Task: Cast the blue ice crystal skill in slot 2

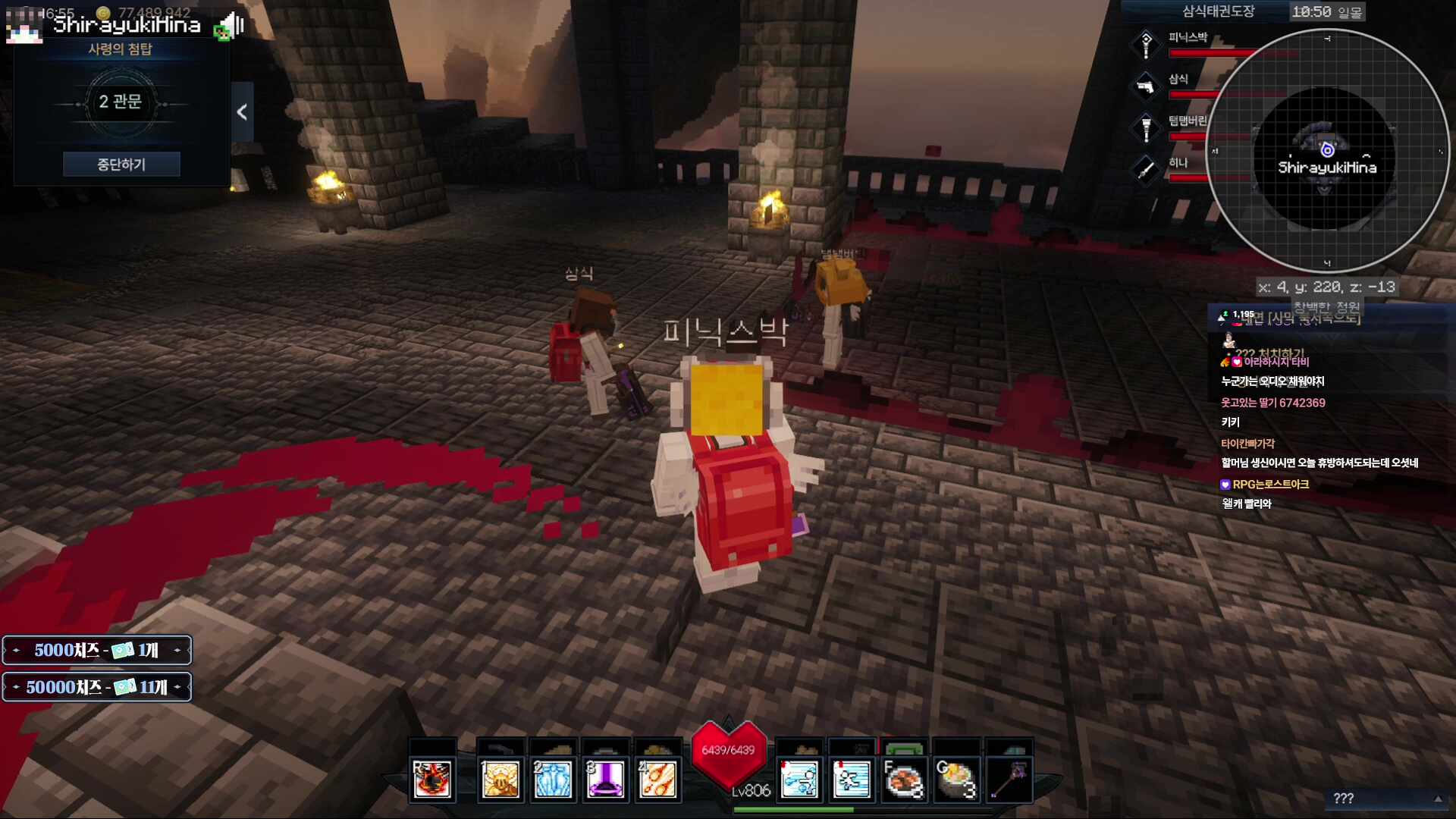Action: [x=553, y=779]
